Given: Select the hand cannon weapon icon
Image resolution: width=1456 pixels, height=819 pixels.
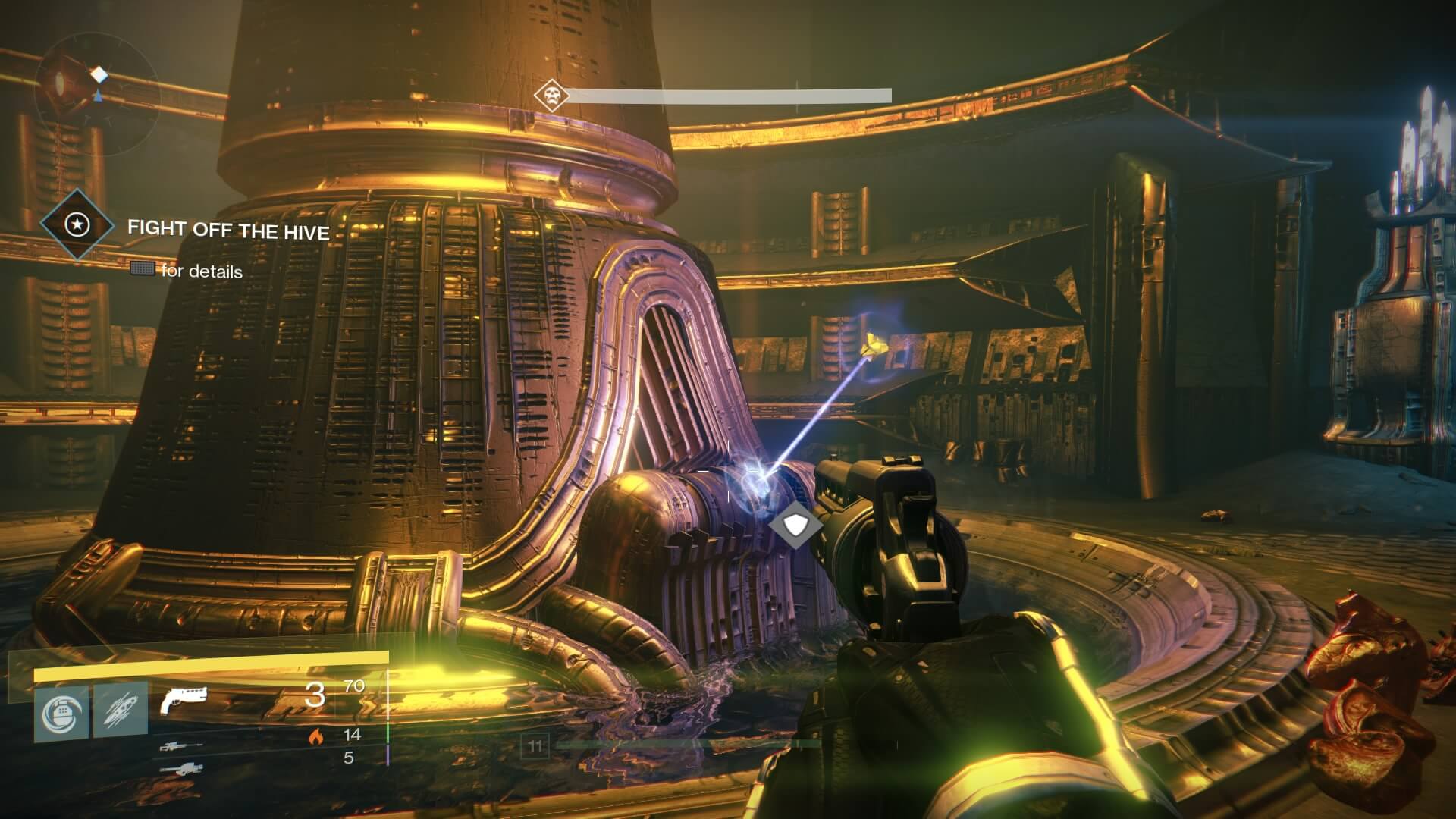Looking at the screenshot, I should (x=185, y=700).
